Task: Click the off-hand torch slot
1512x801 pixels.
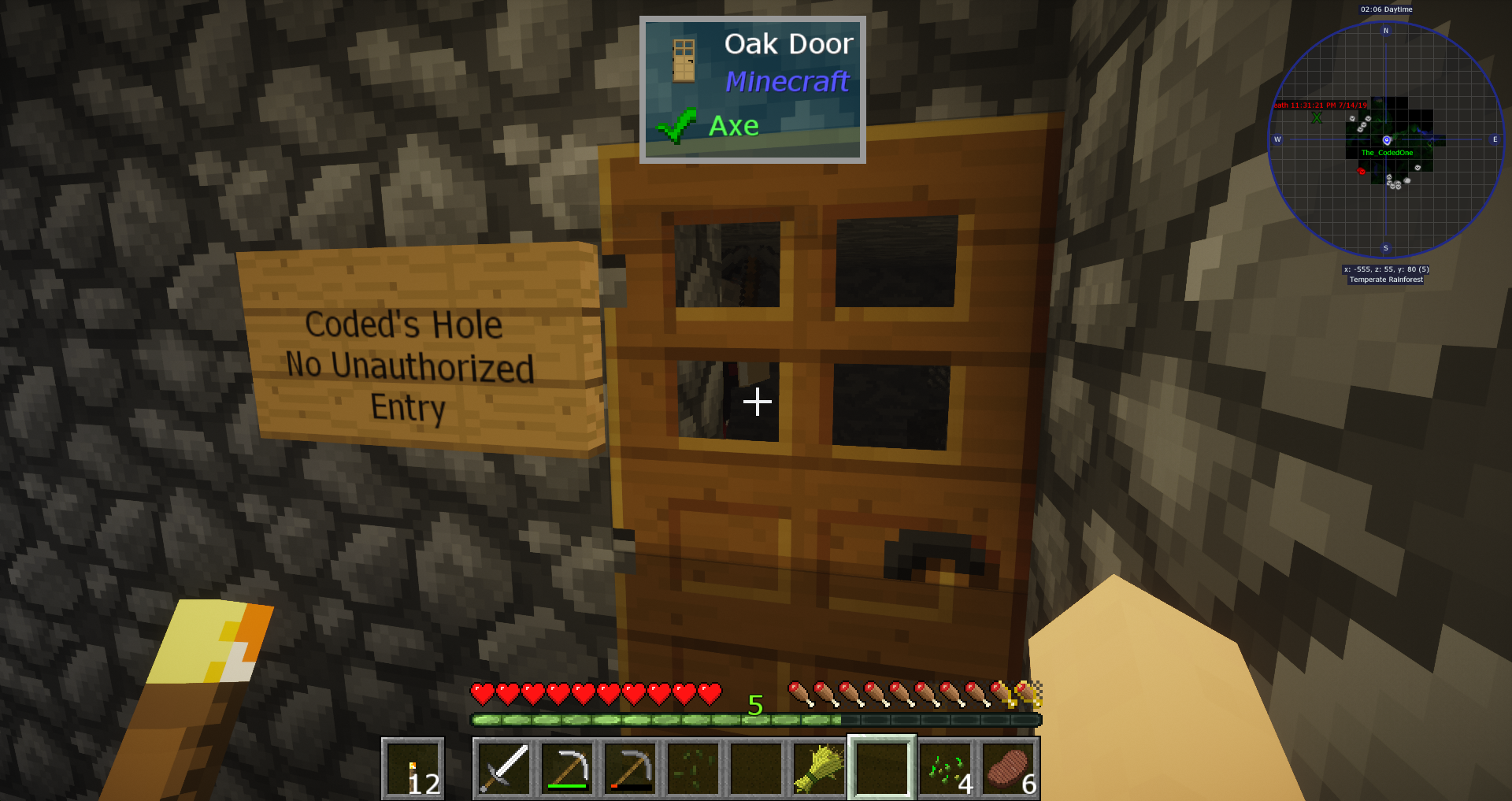Action: coord(413,768)
